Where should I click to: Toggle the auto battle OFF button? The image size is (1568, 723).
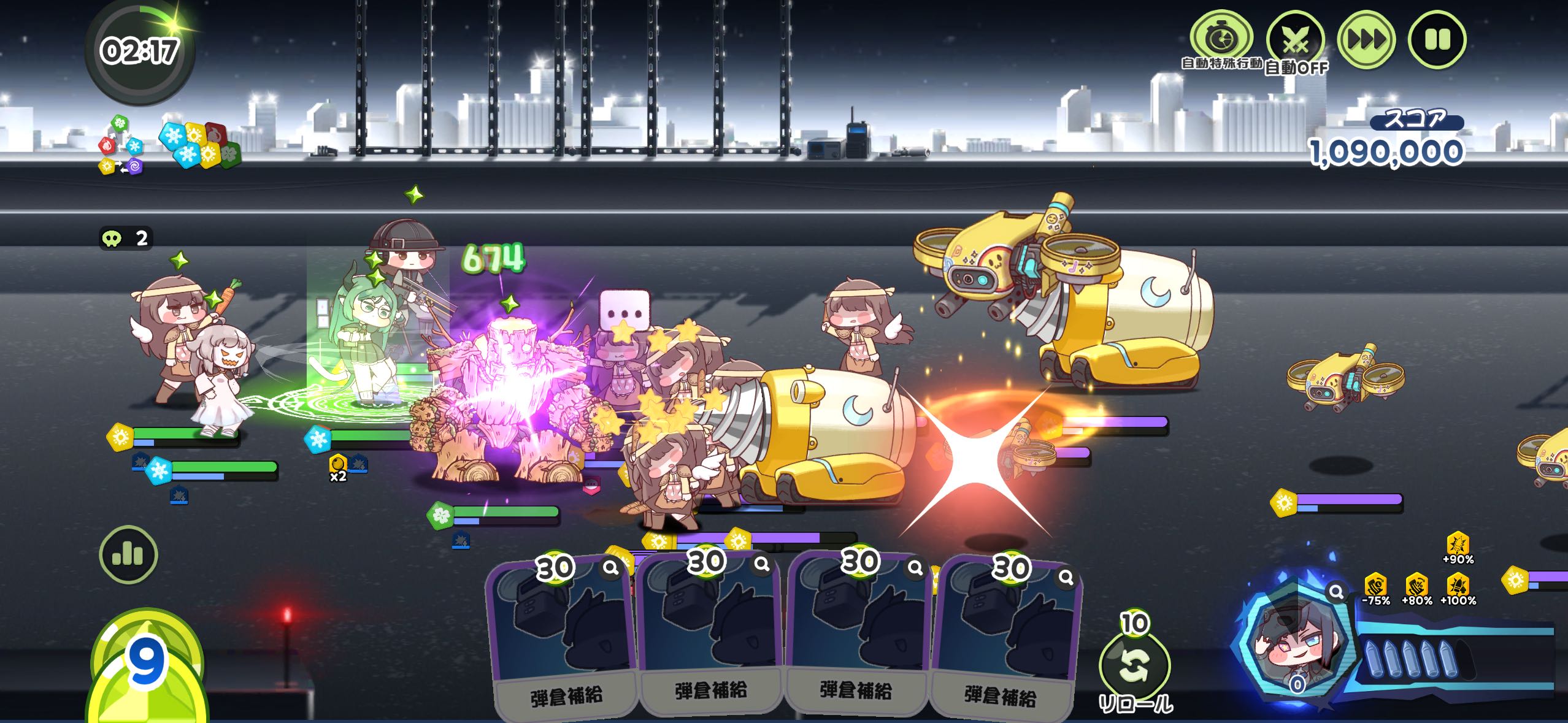pos(1295,41)
